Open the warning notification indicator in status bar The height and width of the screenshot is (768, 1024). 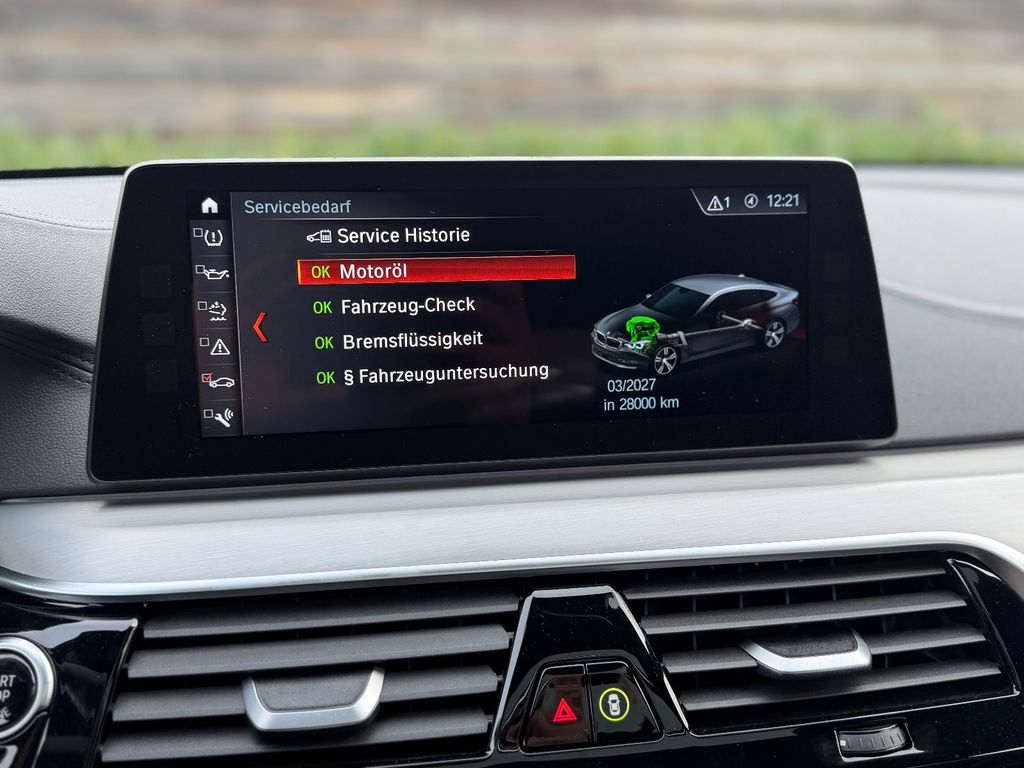(x=718, y=202)
